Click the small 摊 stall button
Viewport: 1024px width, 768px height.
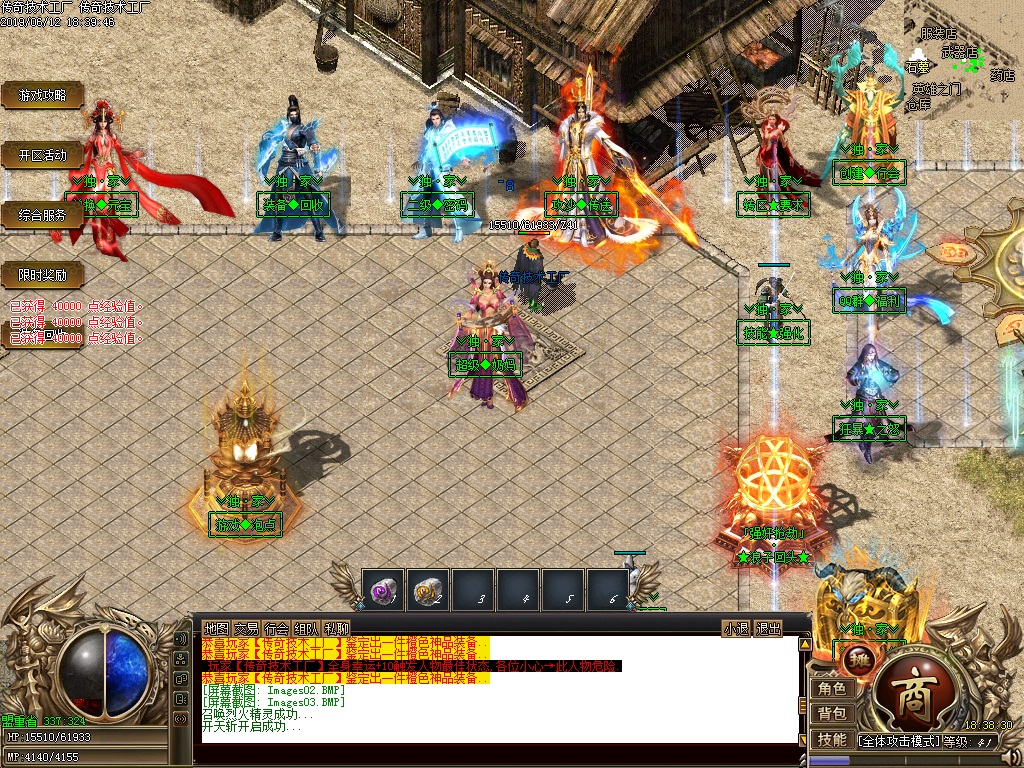tap(858, 658)
